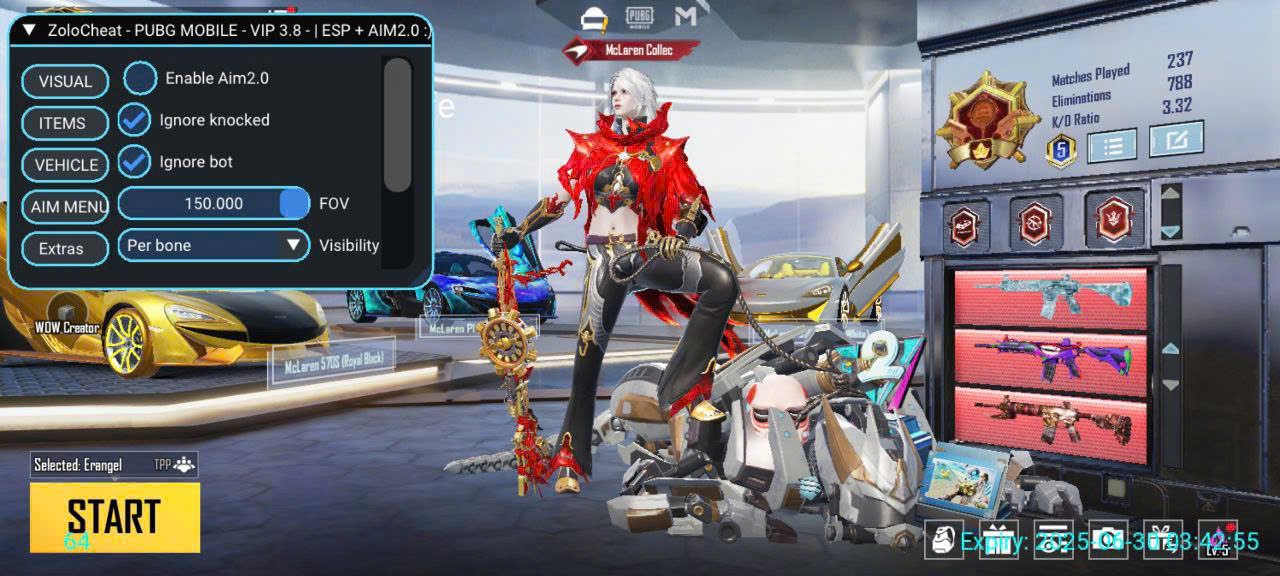The height and width of the screenshot is (576, 1280).
Task: Switch to the overlay's VISUAL tab
Action: pos(65,82)
